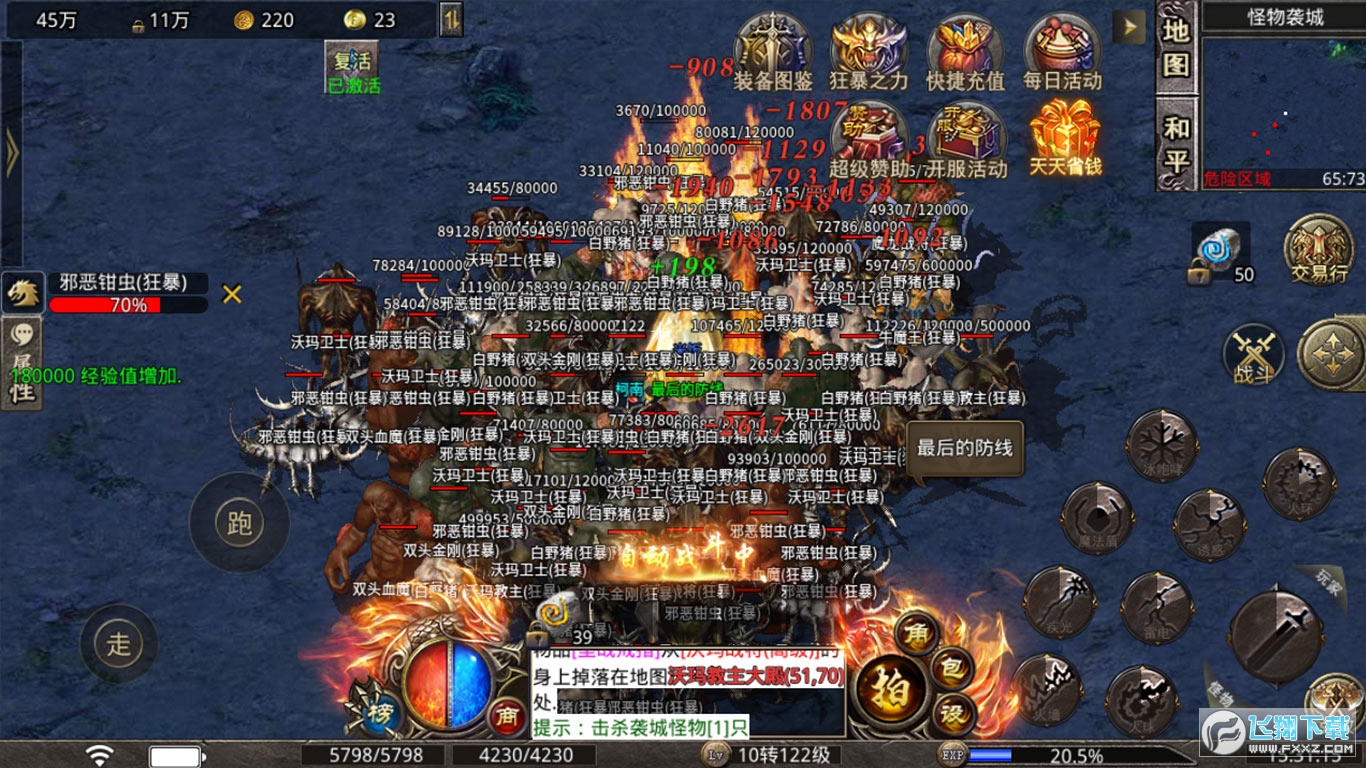Image resolution: width=1366 pixels, height=768 pixels.
Task: Tap the 跑 run button
Action: tap(239, 523)
